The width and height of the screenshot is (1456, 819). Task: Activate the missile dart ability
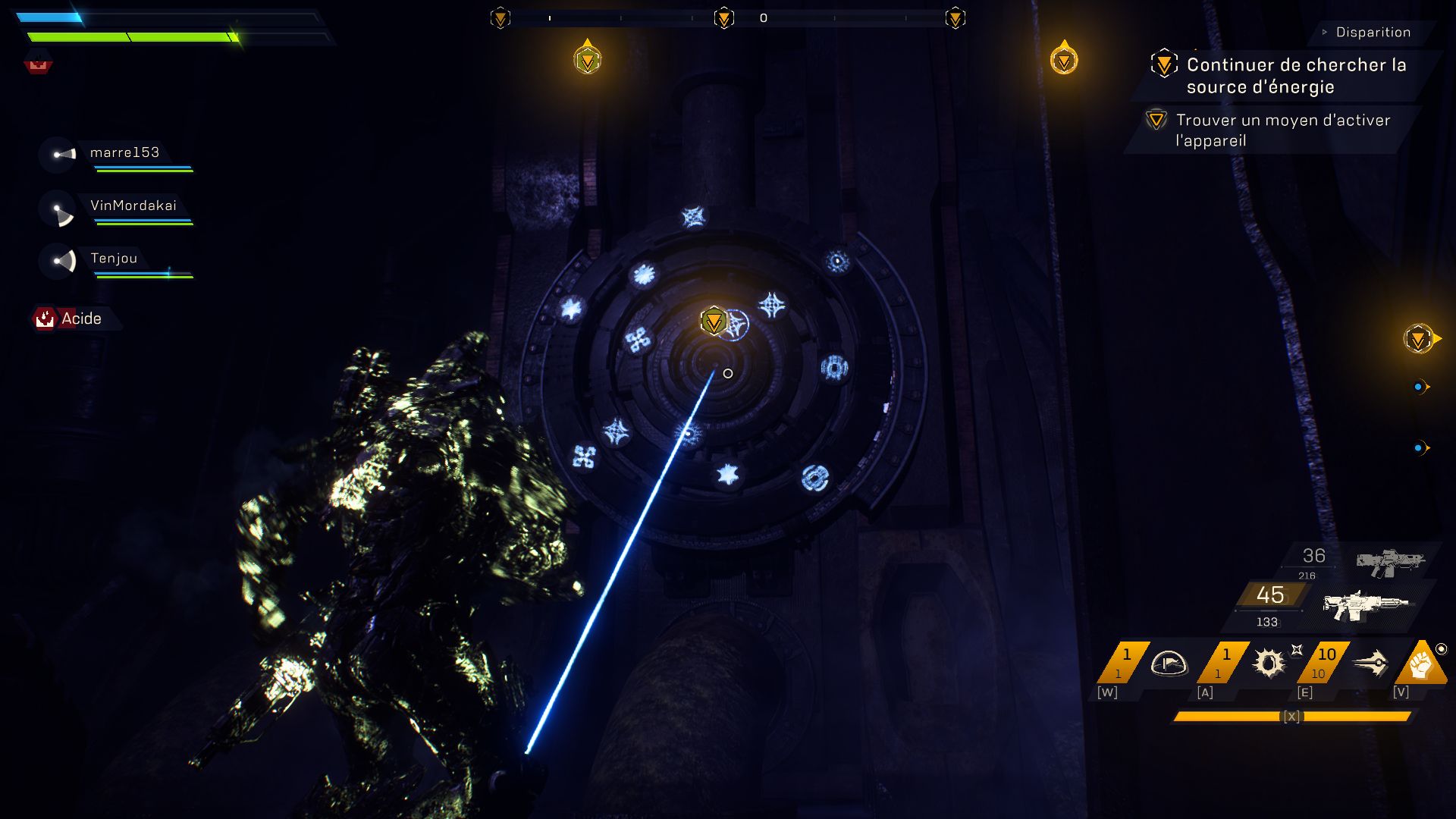(1370, 664)
